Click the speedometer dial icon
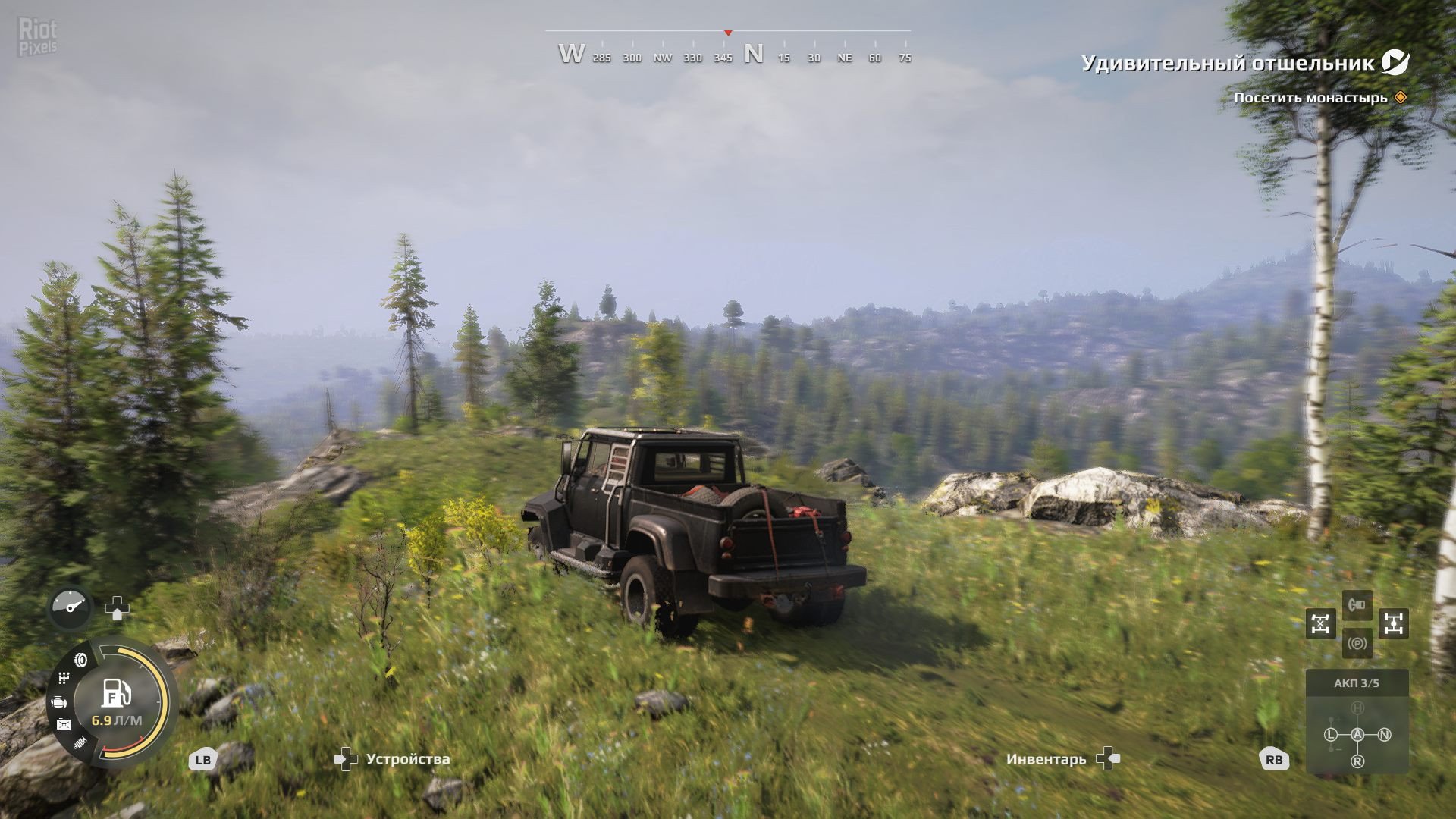The image size is (1456, 819). pyautogui.click(x=71, y=607)
